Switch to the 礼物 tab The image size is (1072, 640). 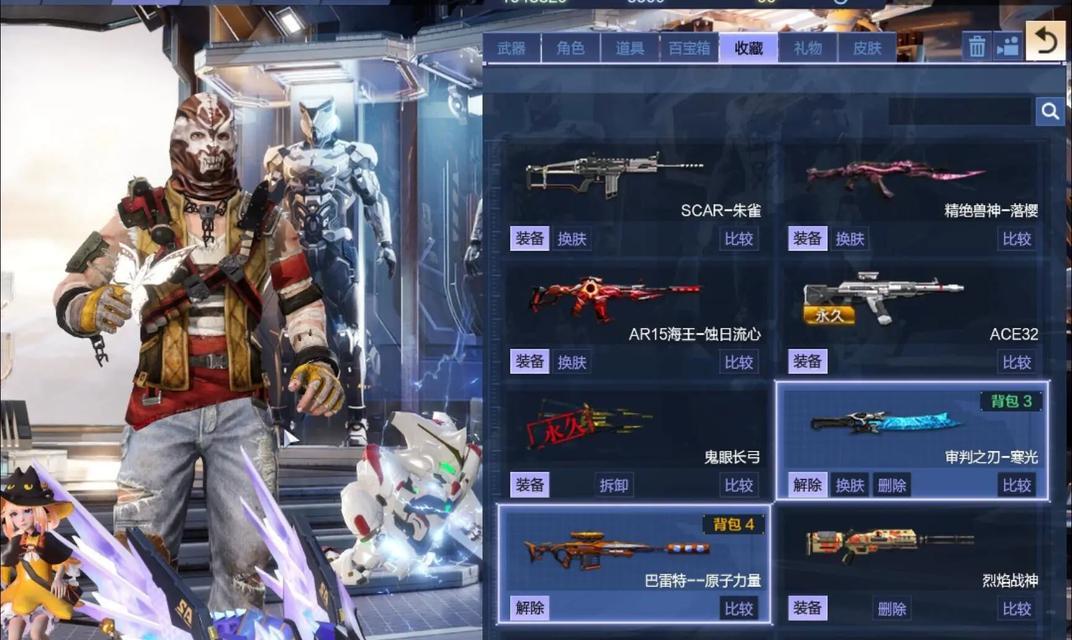tap(807, 48)
